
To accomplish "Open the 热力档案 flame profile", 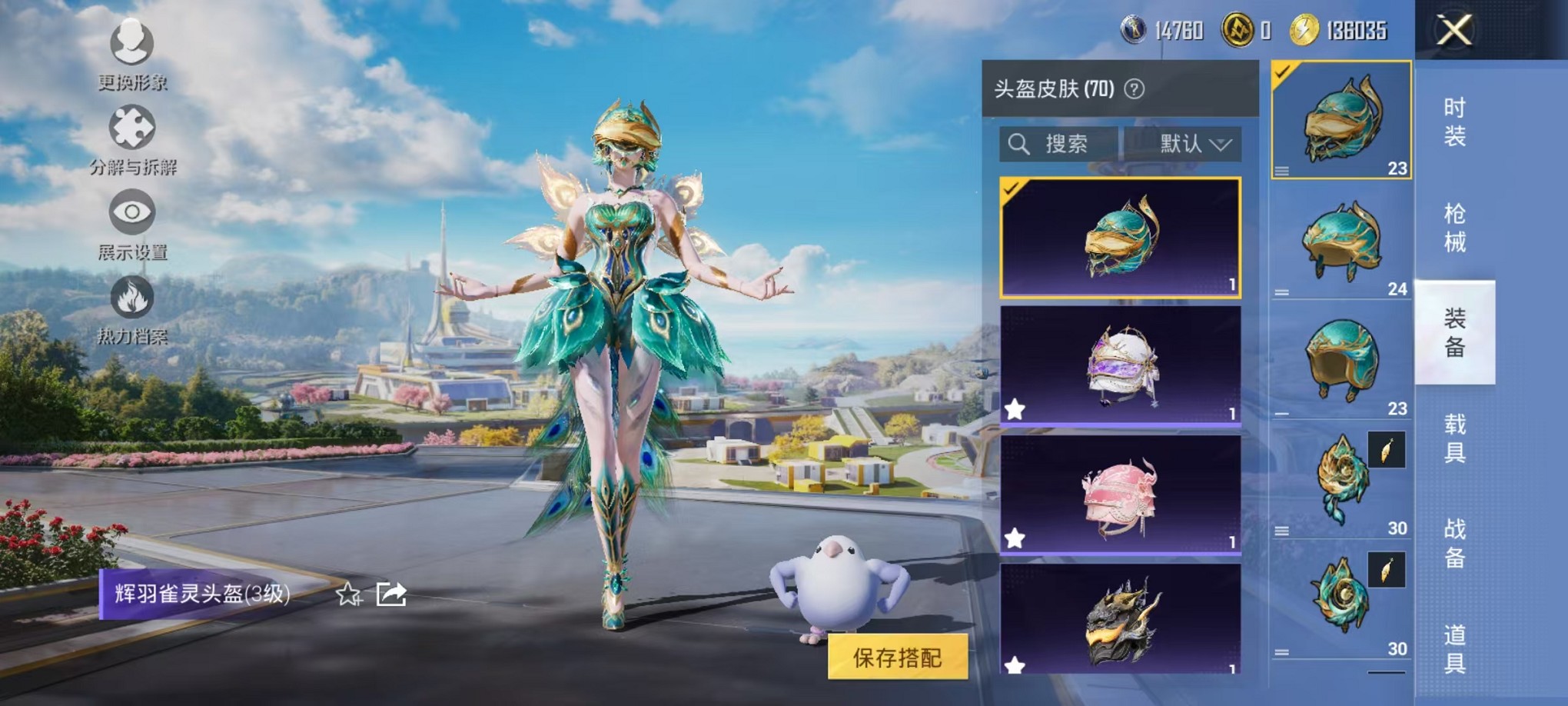I will pos(132,298).
